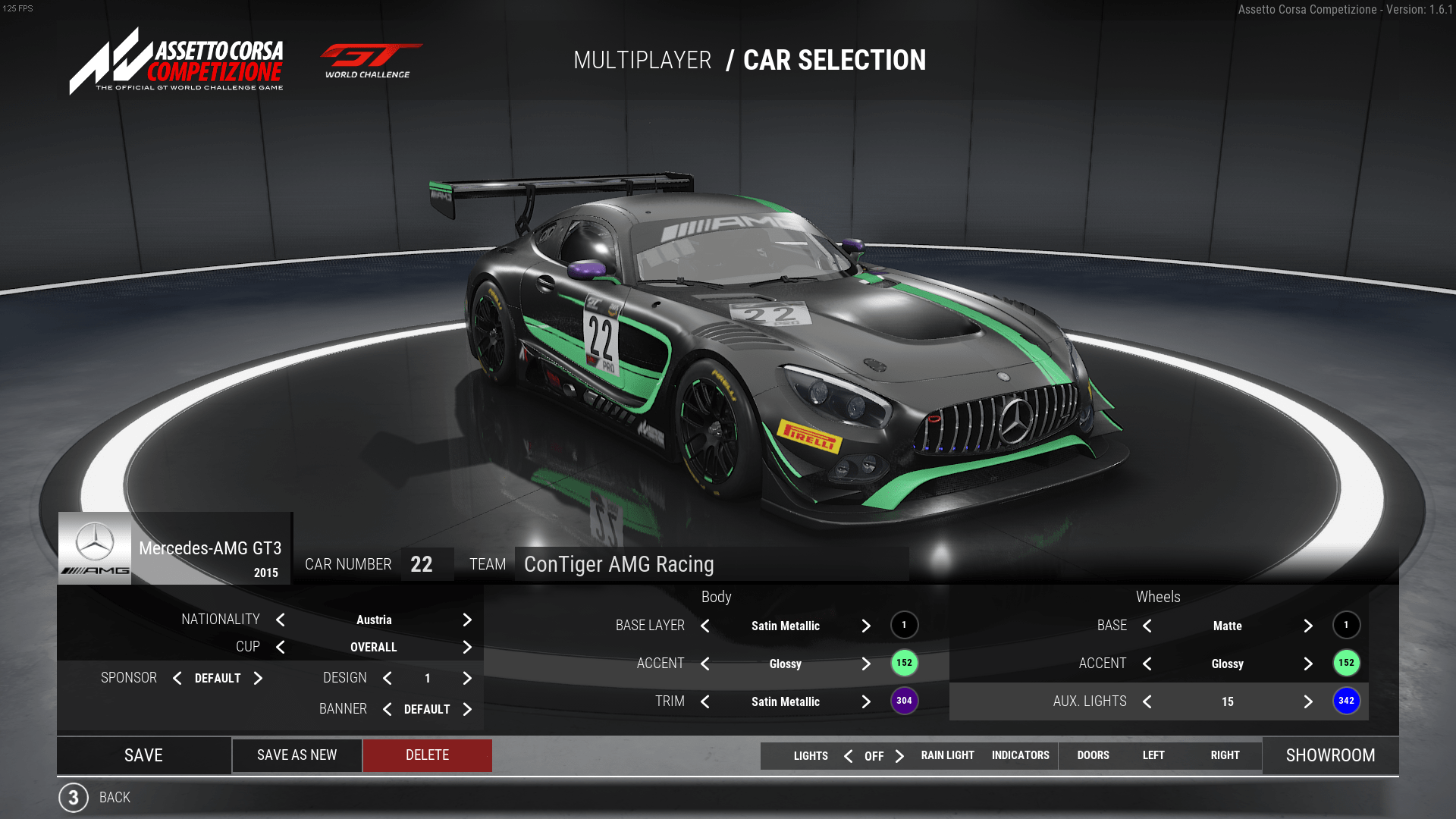The height and width of the screenshot is (819, 1456).
Task: Select the blue aux lights color swatch
Action: click(x=1346, y=701)
